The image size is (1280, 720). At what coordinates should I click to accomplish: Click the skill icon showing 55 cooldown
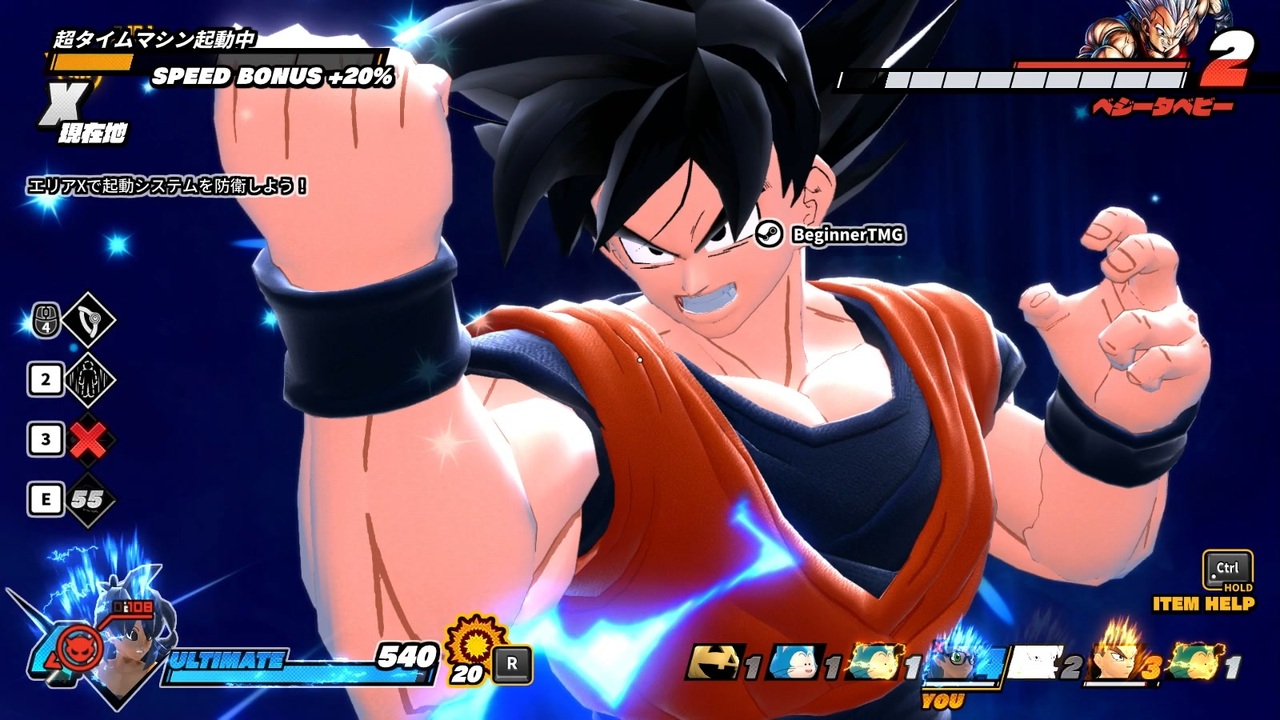tap(90, 500)
